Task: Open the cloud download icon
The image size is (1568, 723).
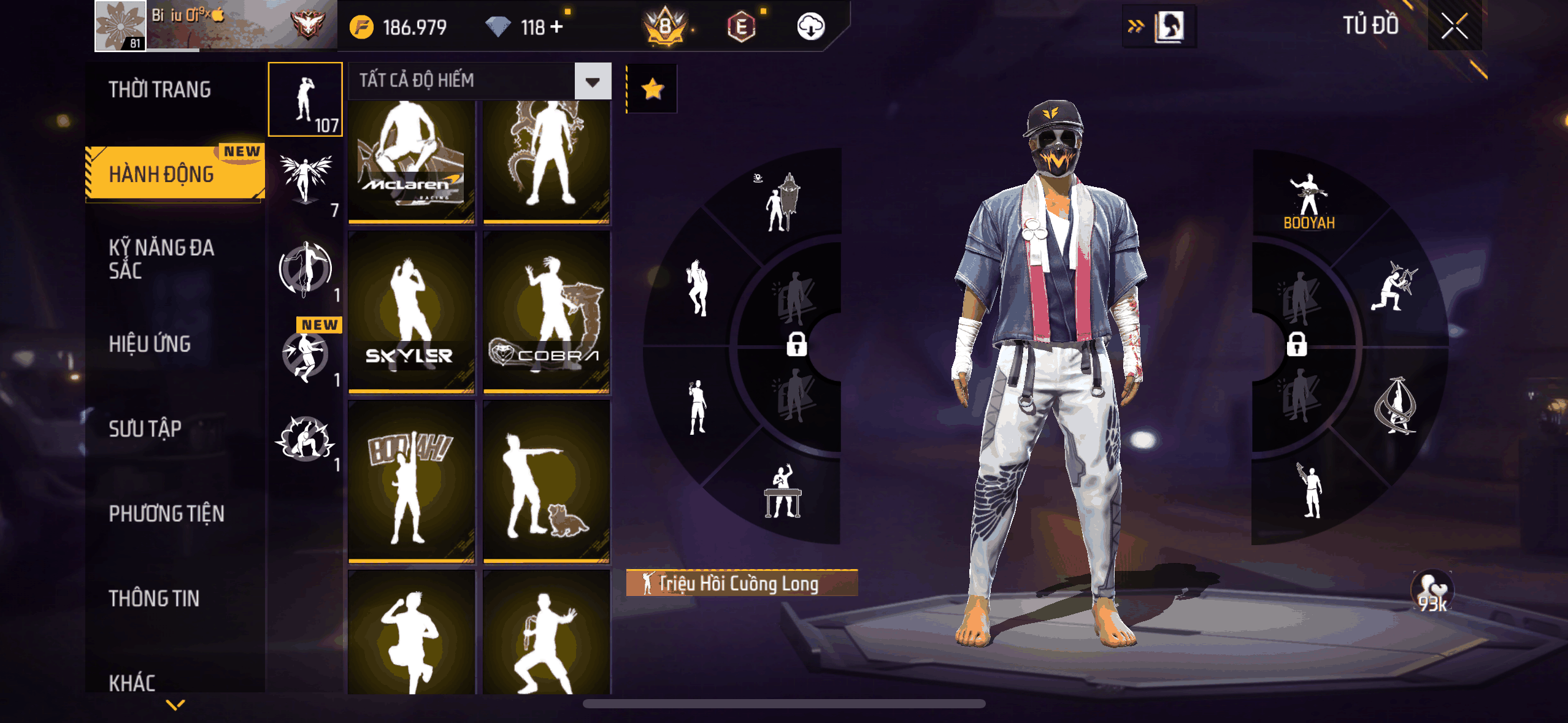Action: coord(810,27)
